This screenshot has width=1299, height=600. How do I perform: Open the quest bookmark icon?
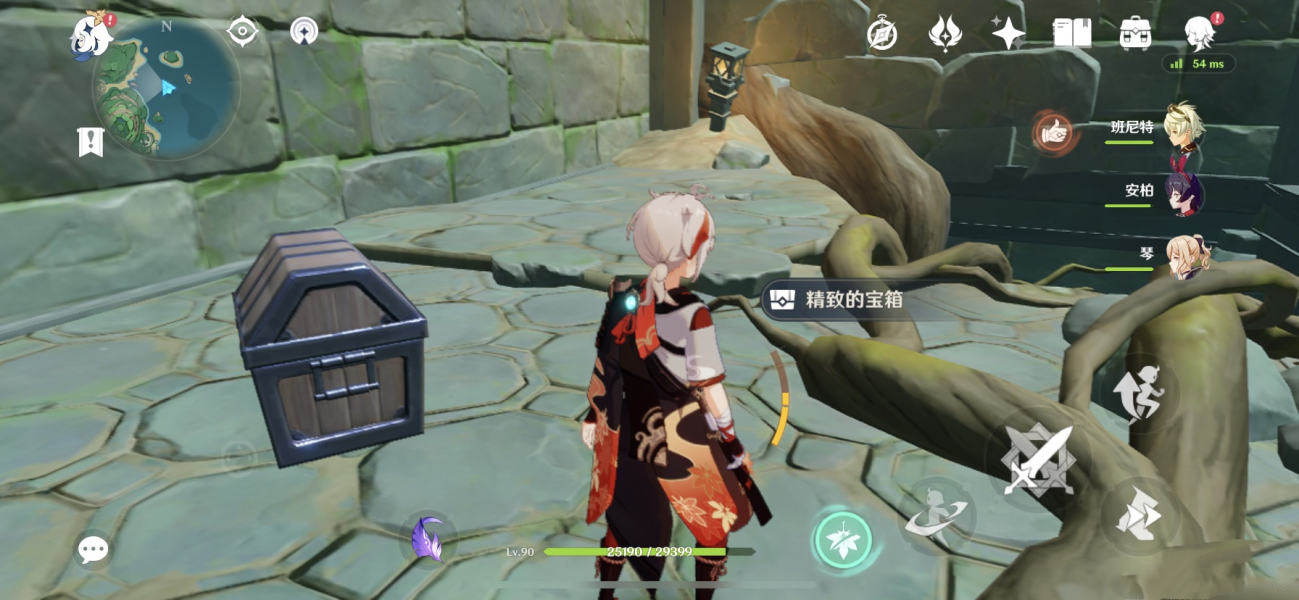point(91,142)
